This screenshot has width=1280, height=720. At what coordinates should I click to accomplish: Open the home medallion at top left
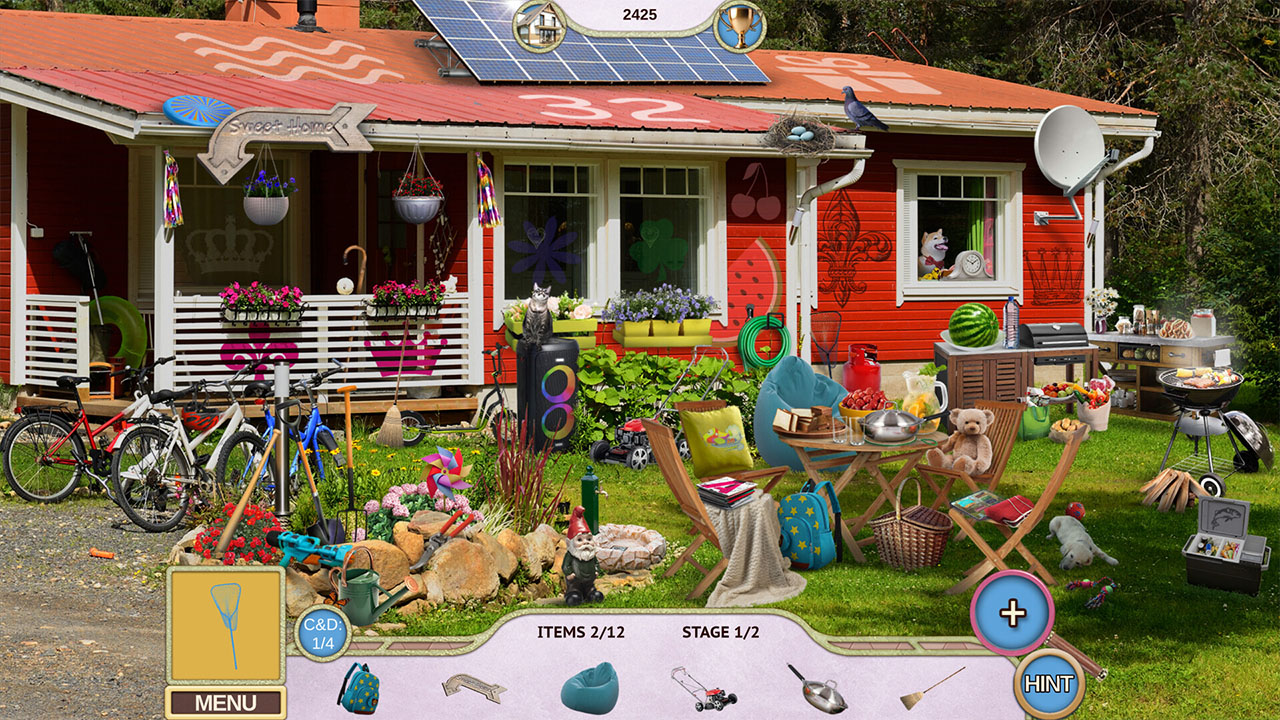(x=537, y=27)
